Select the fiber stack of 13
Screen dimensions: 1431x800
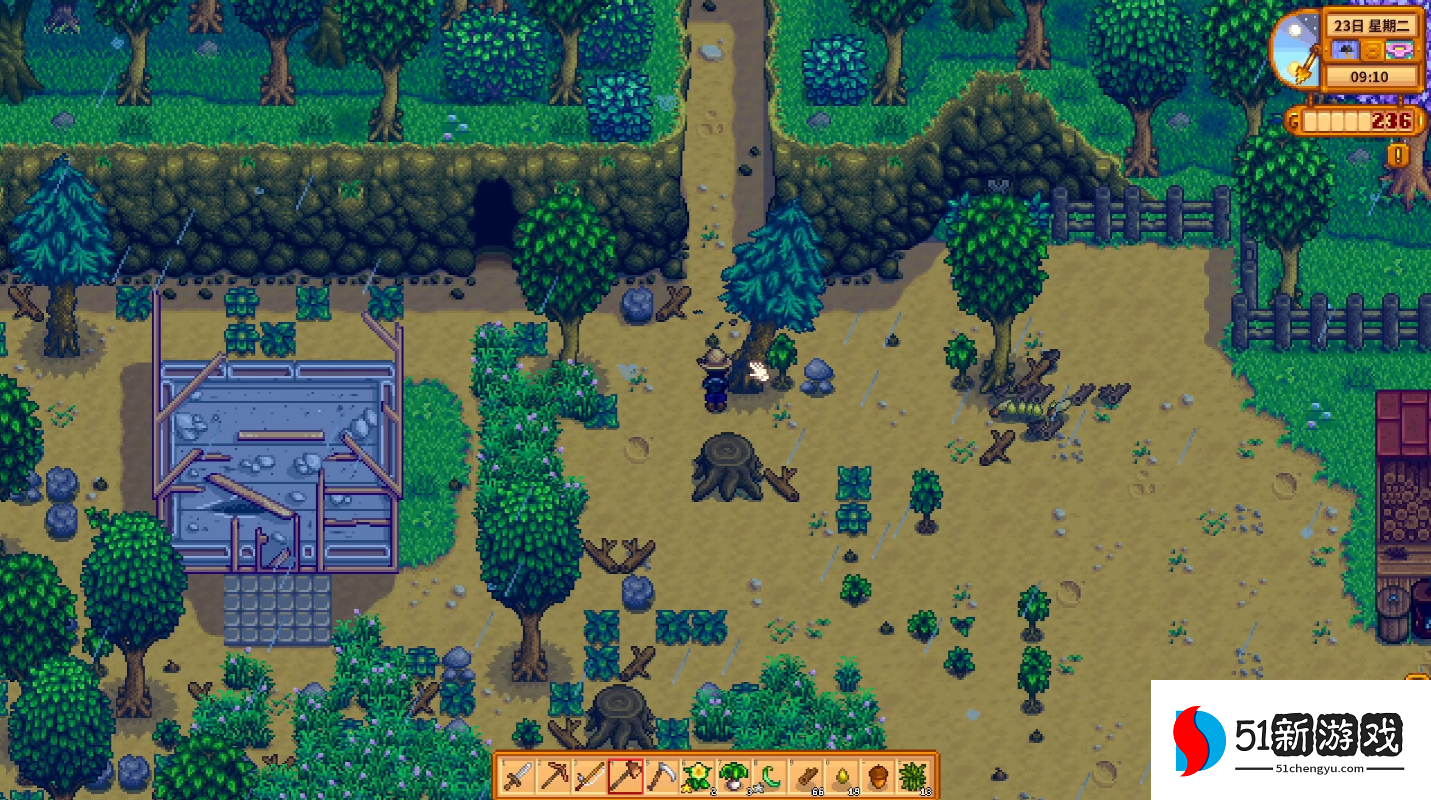914,776
